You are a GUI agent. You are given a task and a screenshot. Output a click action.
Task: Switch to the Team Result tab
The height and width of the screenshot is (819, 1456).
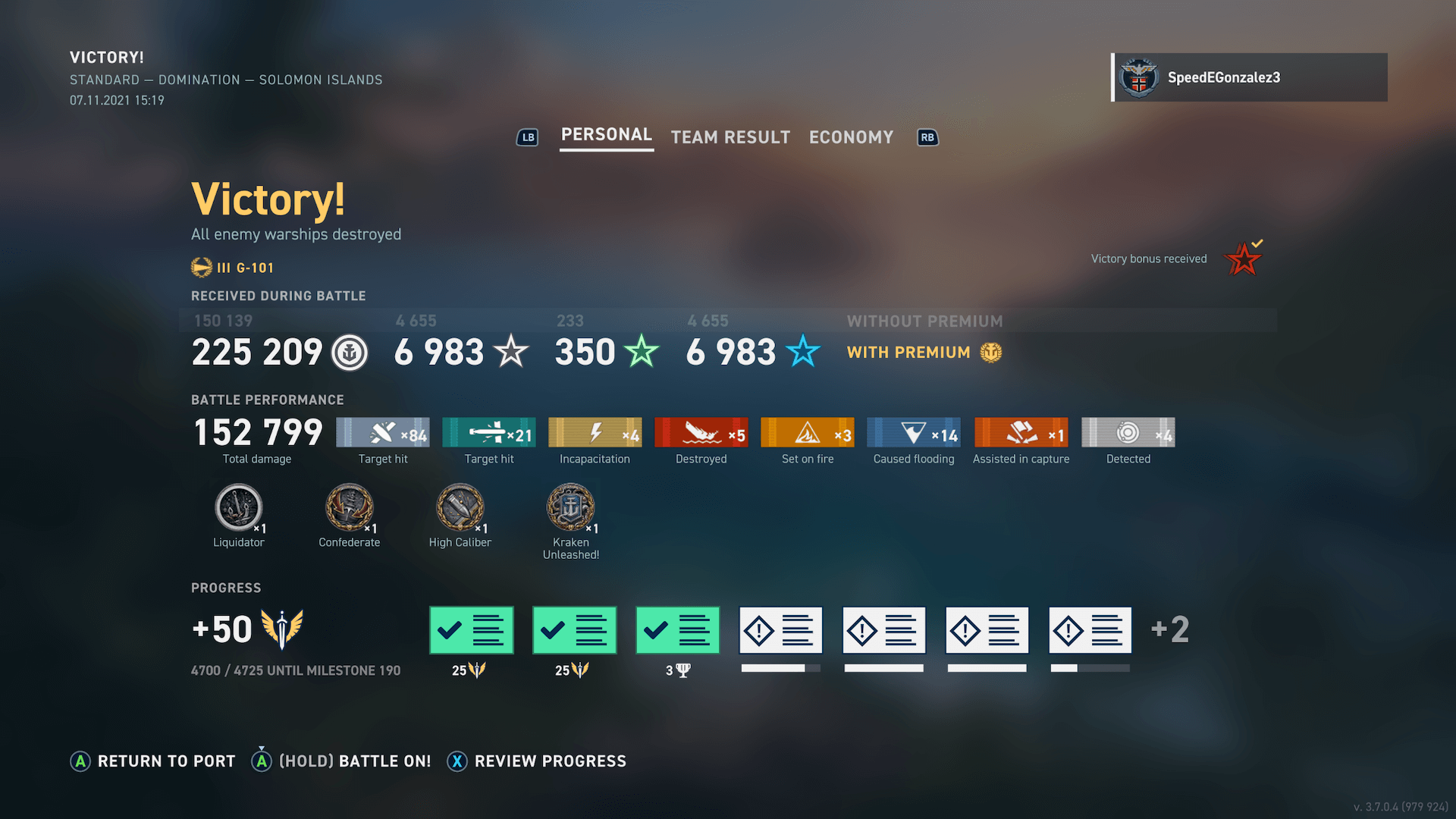tap(730, 137)
